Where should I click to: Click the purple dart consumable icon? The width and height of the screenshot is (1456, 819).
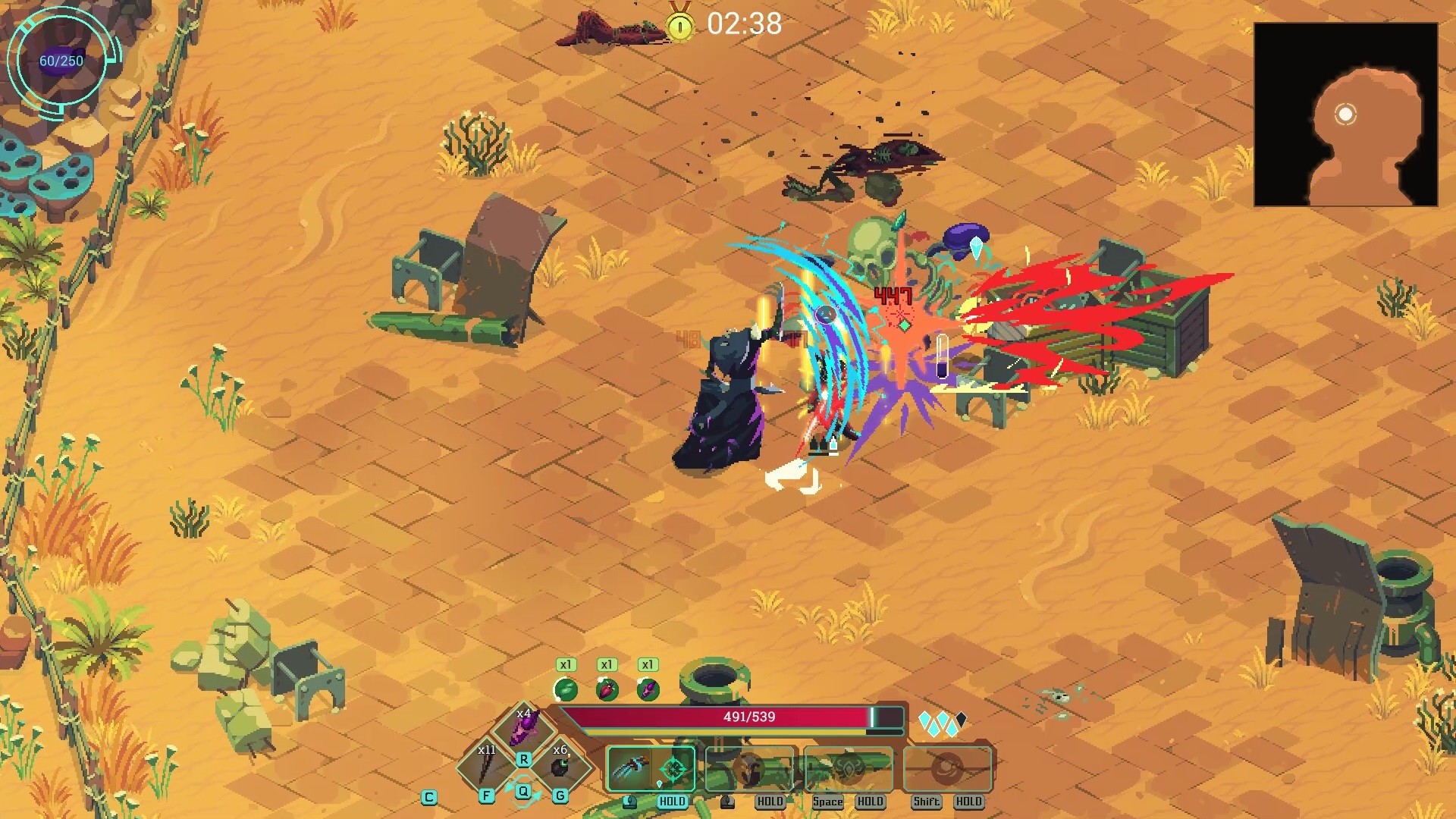click(647, 689)
